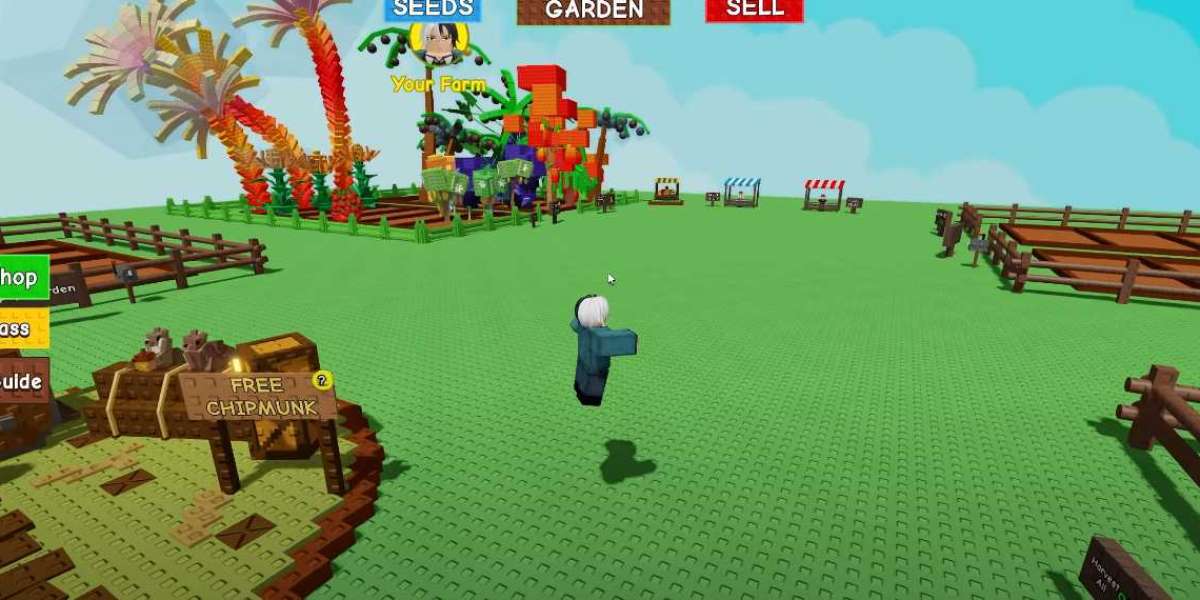
Task: Show the brown Guide panel
Action: pos(22,381)
